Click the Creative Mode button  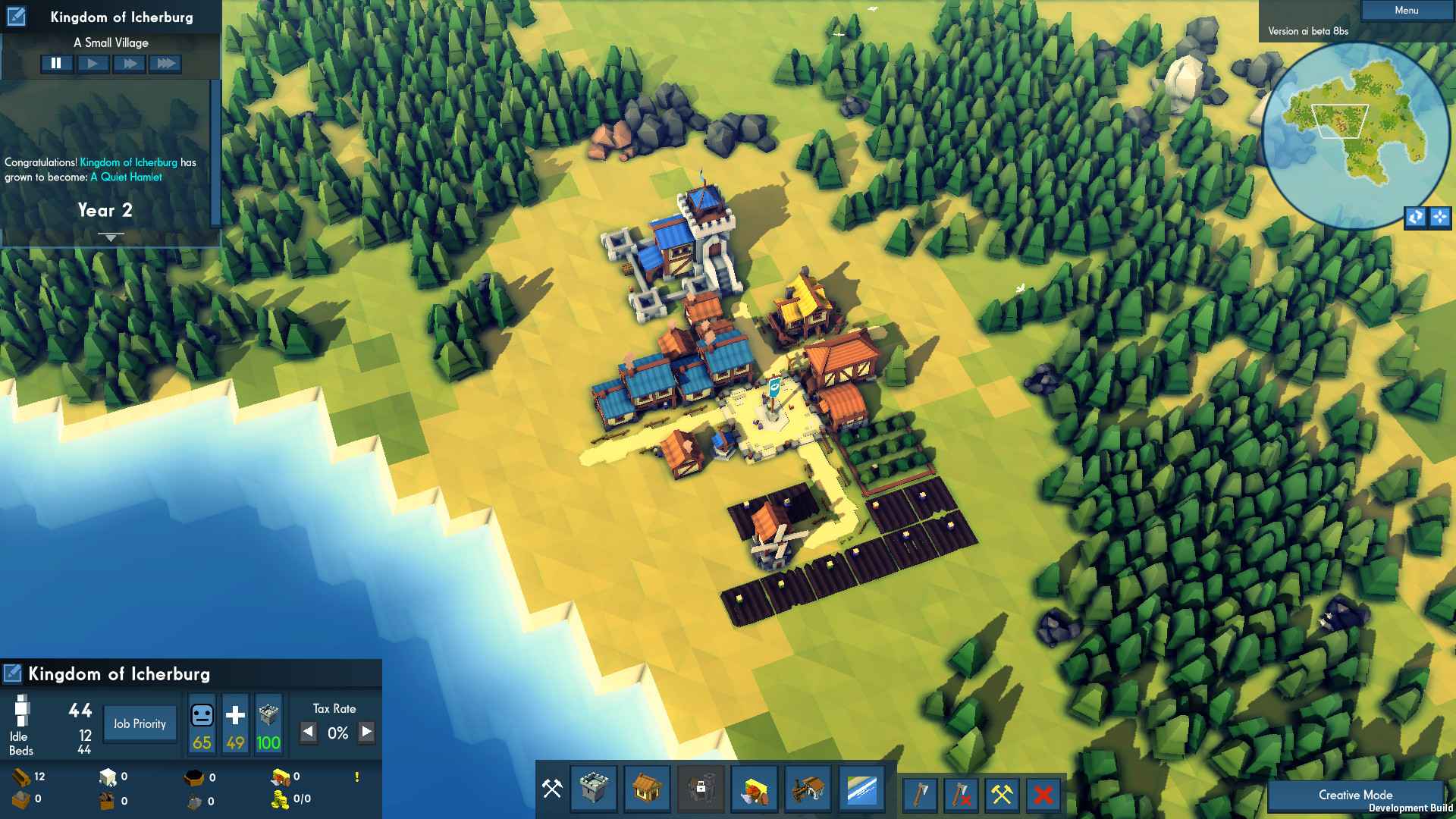pos(1355,795)
